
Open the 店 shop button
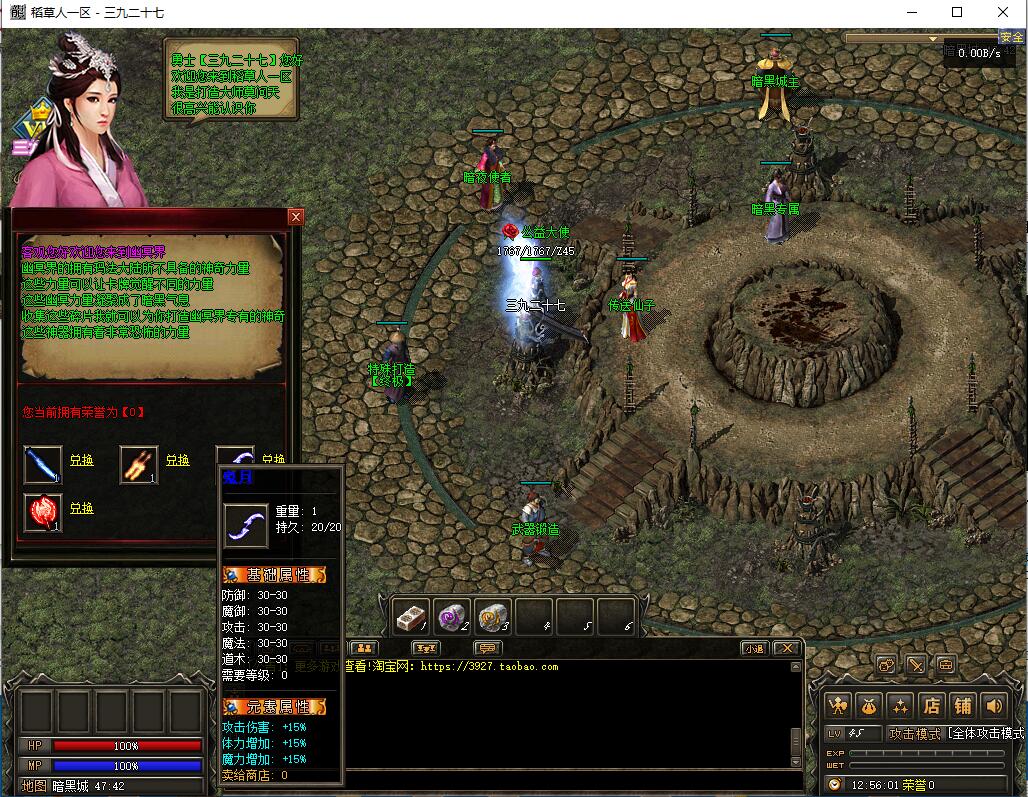pos(931,706)
